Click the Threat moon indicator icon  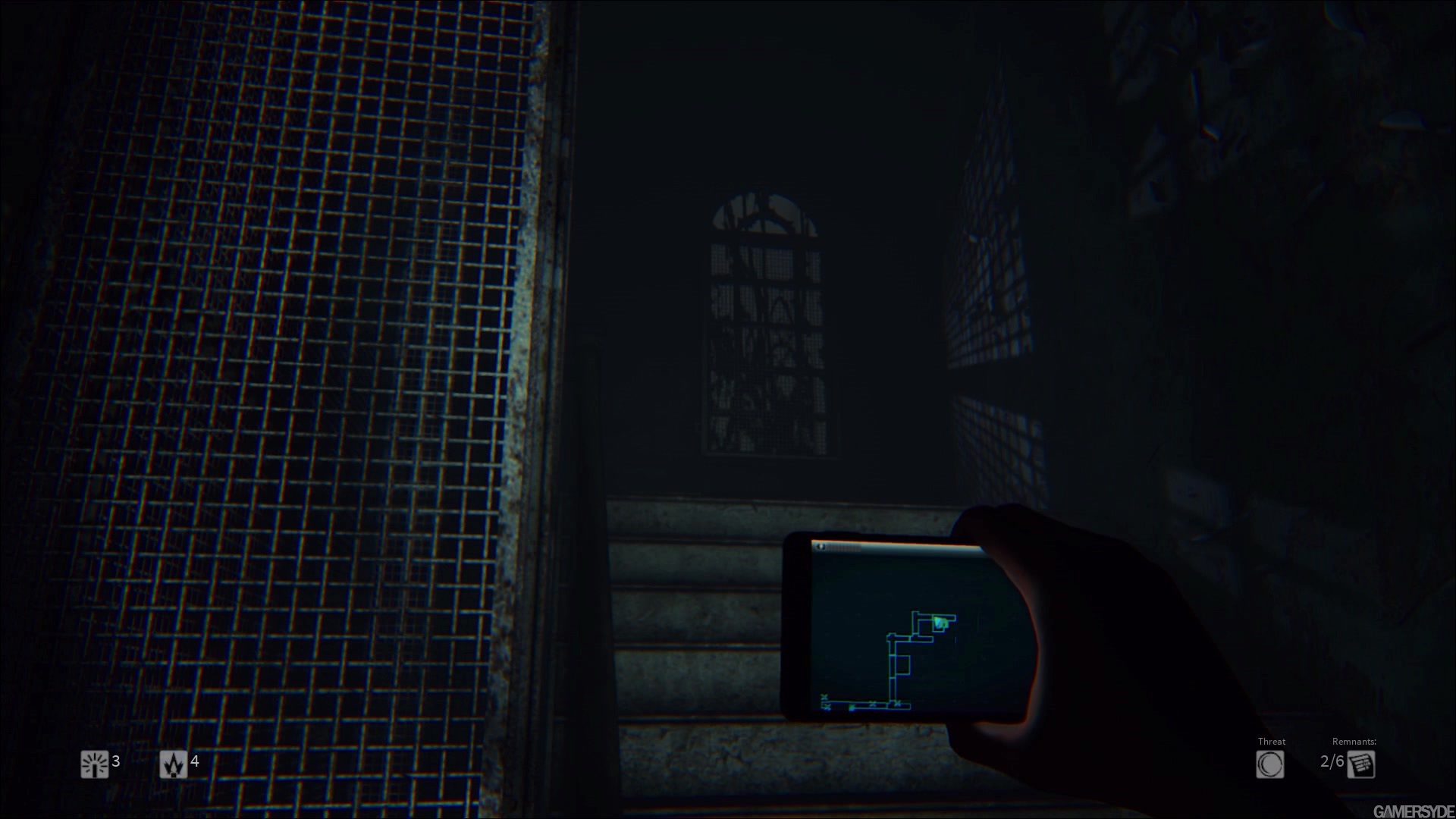coord(1270,764)
